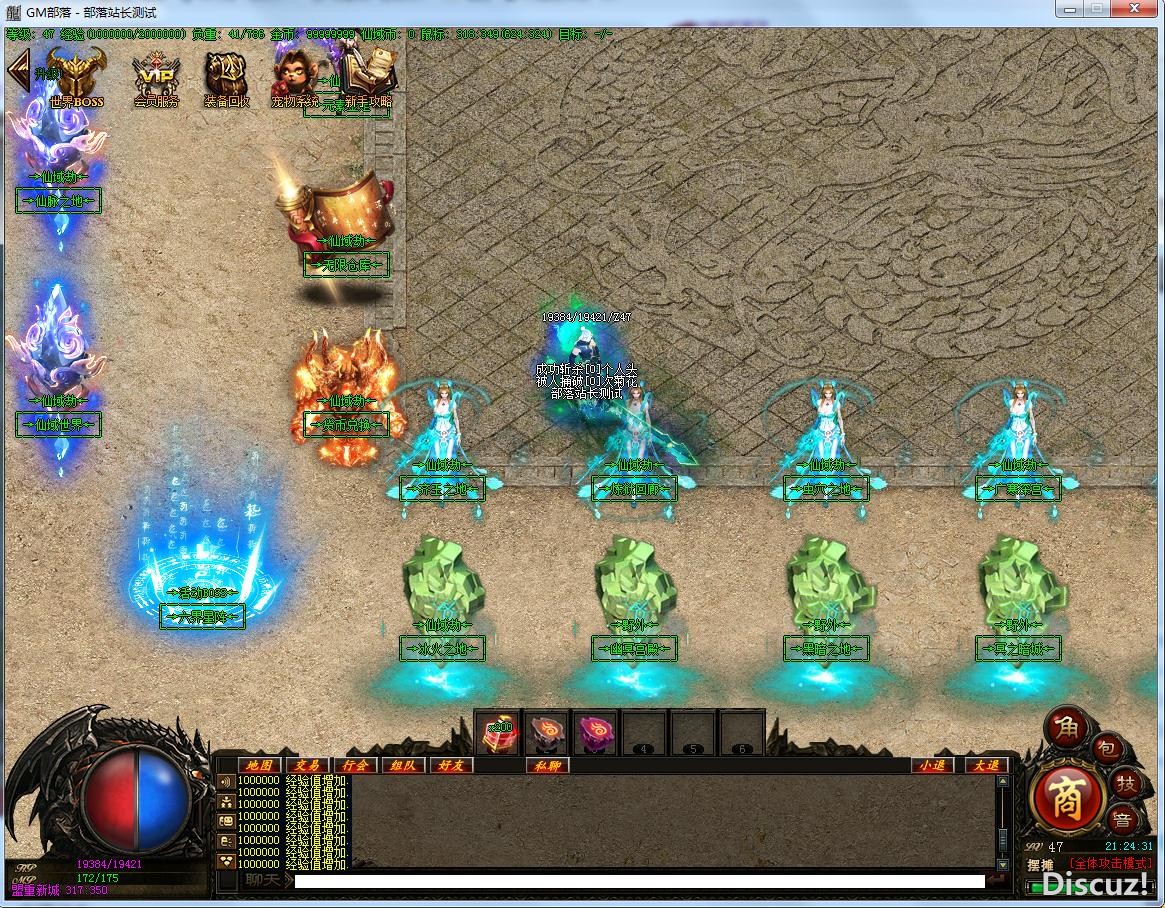The height and width of the screenshot is (908, 1165).
Task: Open the VIP 会员服务 icon
Action: coord(156,78)
